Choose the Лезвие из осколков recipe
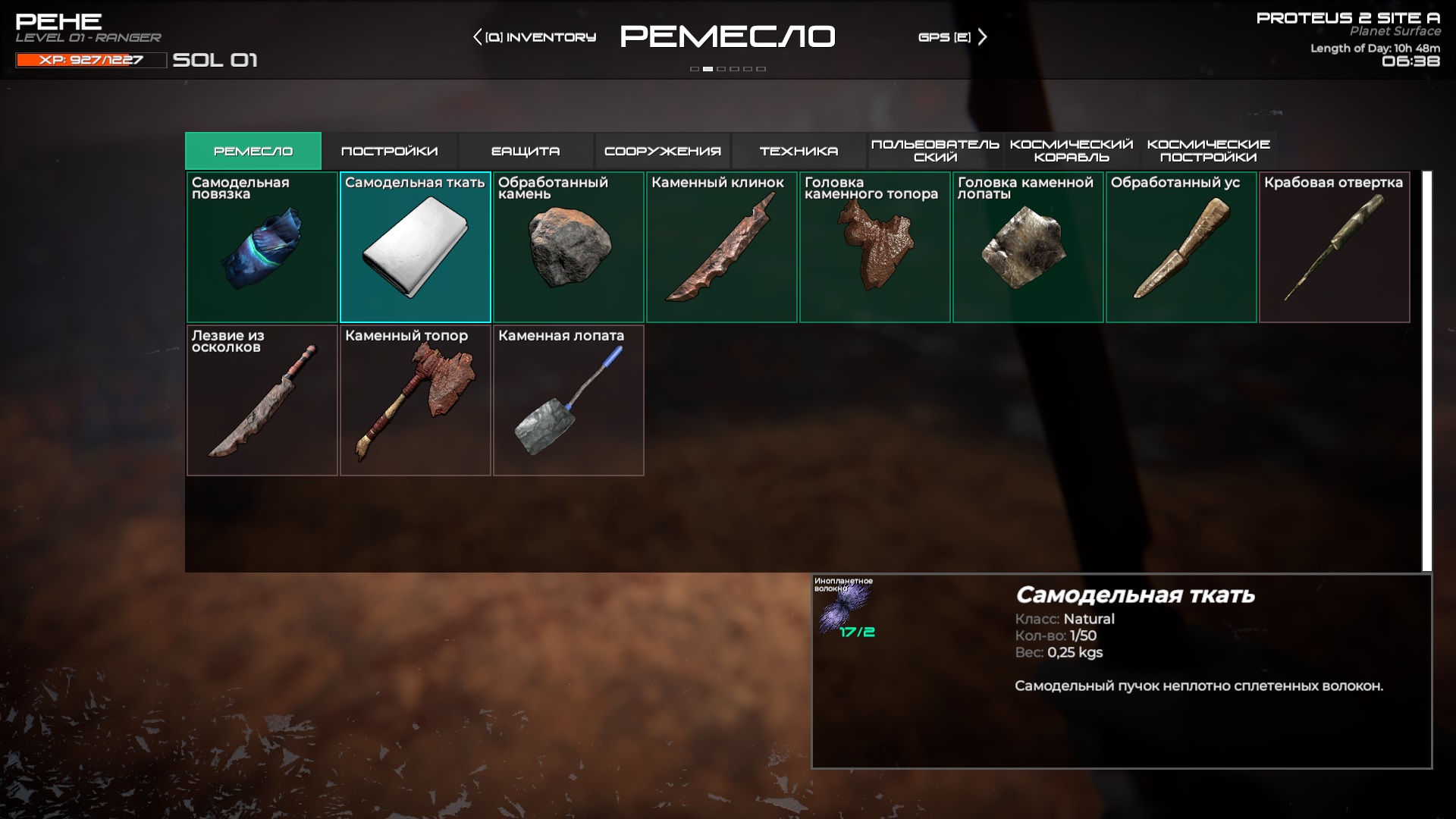 (x=262, y=400)
